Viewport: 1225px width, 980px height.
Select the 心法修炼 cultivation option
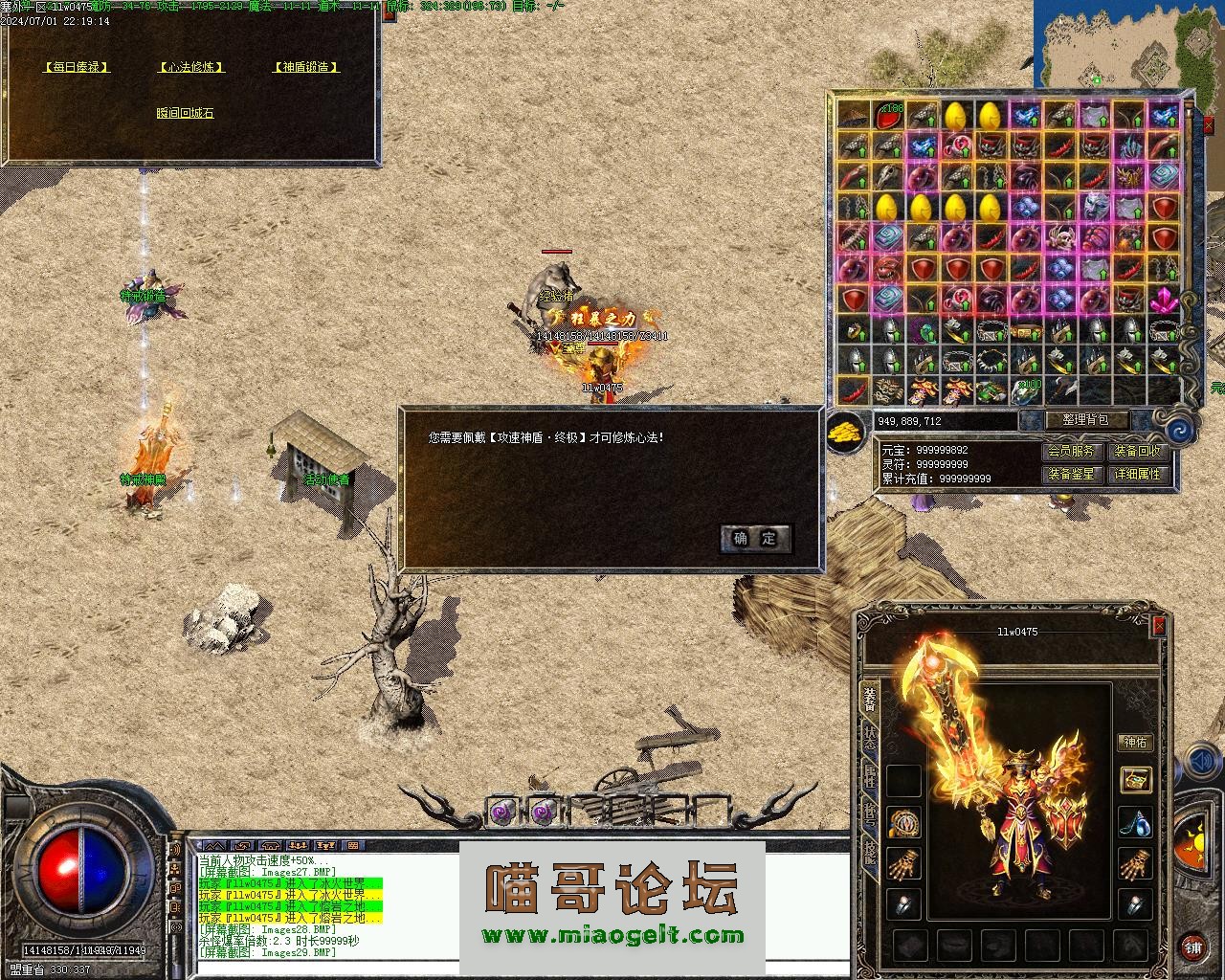point(191,67)
